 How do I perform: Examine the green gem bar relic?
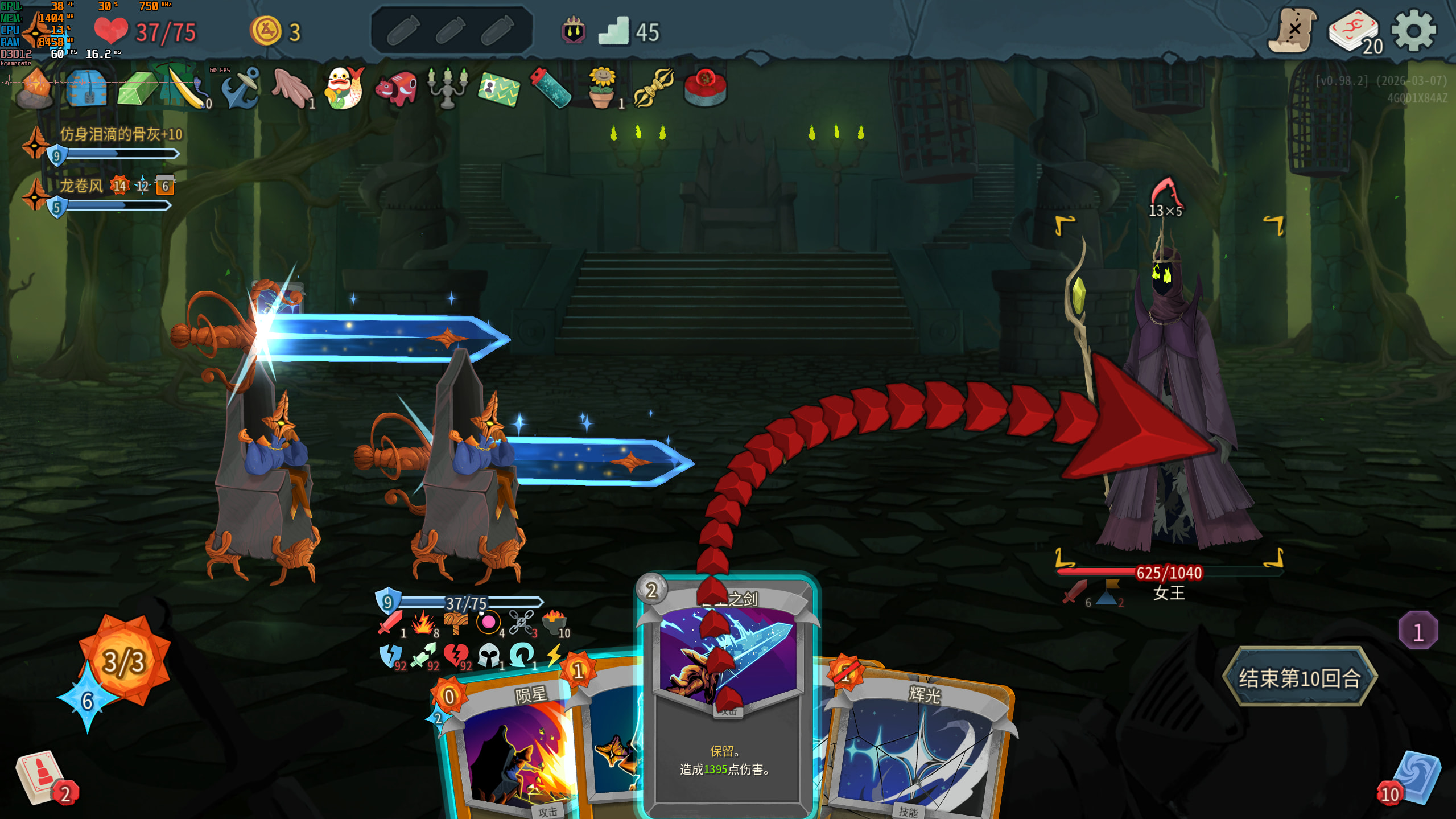pyautogui.click(x=137, y=88)
